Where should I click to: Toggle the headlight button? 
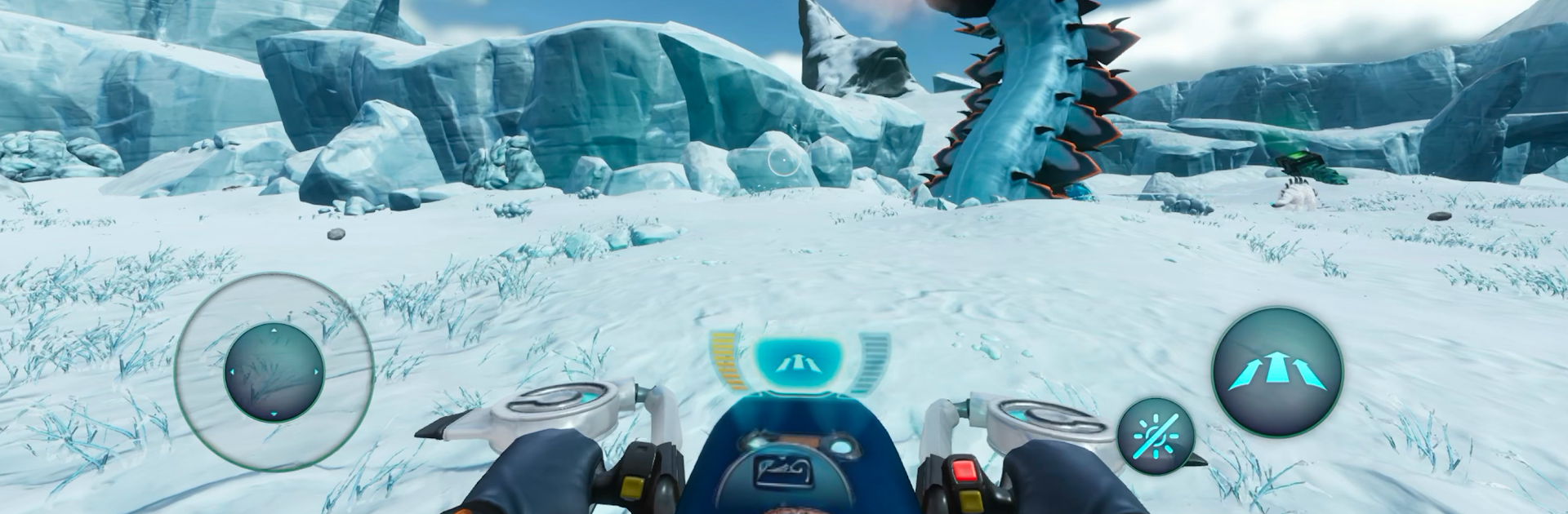point(1156,436)
